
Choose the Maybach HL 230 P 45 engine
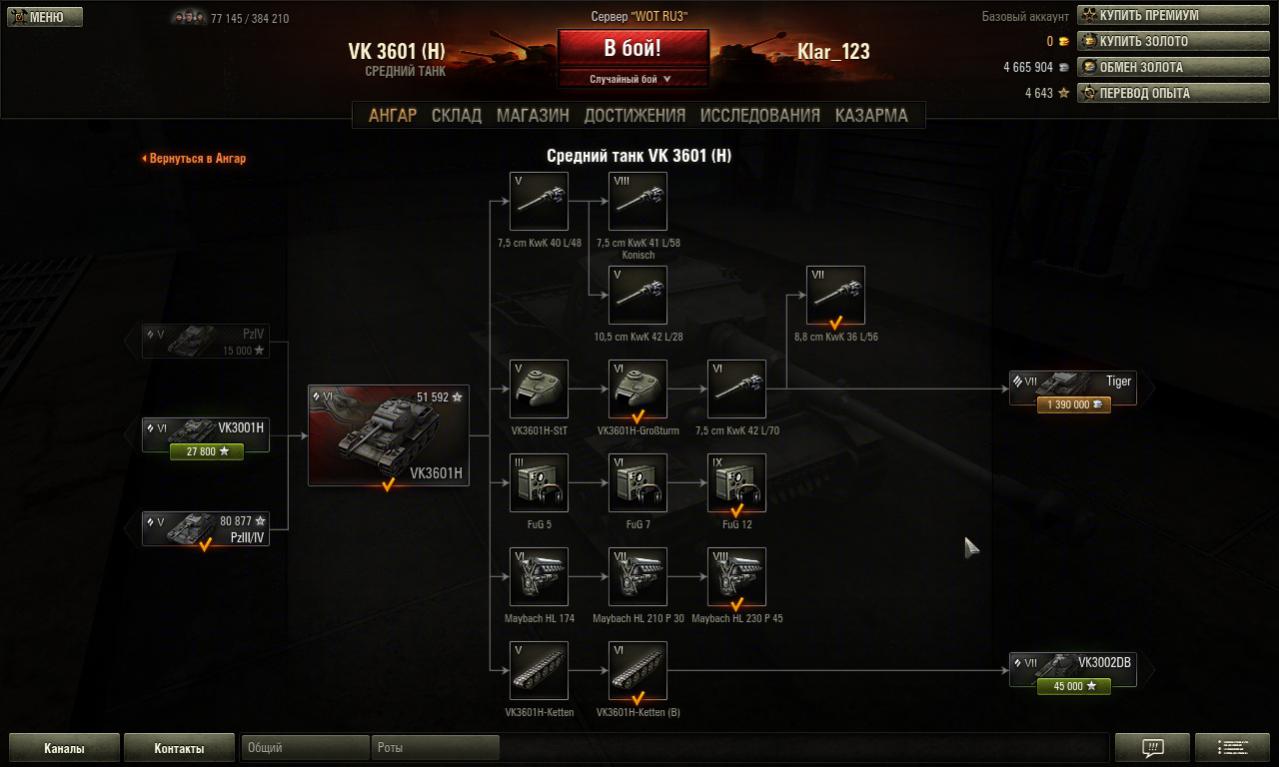pyautogui.click(x=737, y=577)
